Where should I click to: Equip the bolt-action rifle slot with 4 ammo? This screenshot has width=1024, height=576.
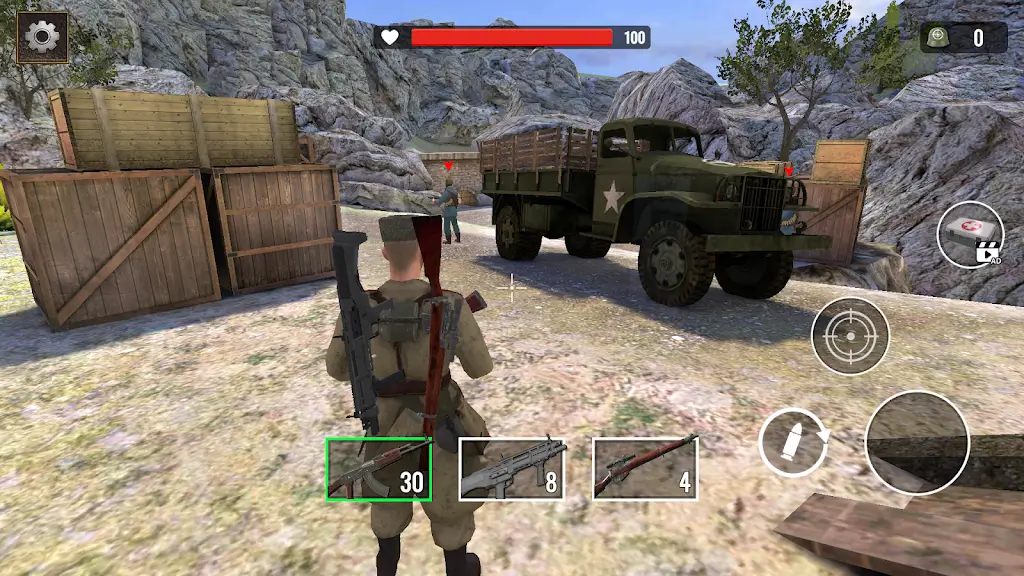click(x=645, y=468)
